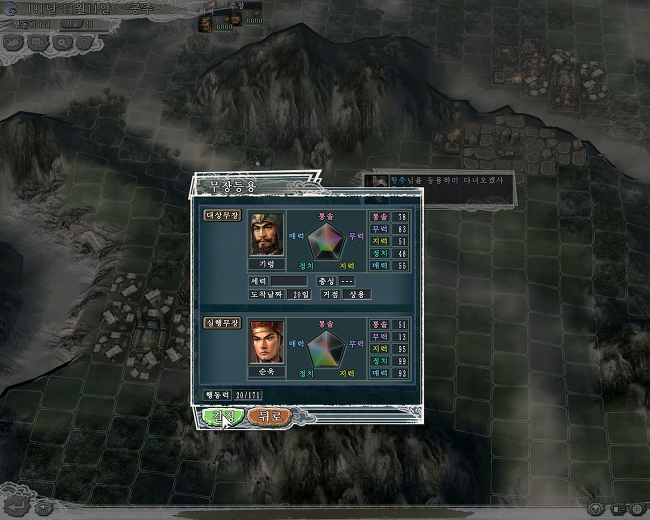Screen dimensions: 650x520
Task: Select the portrait of target officer 기령
Action: pos(267,235)
